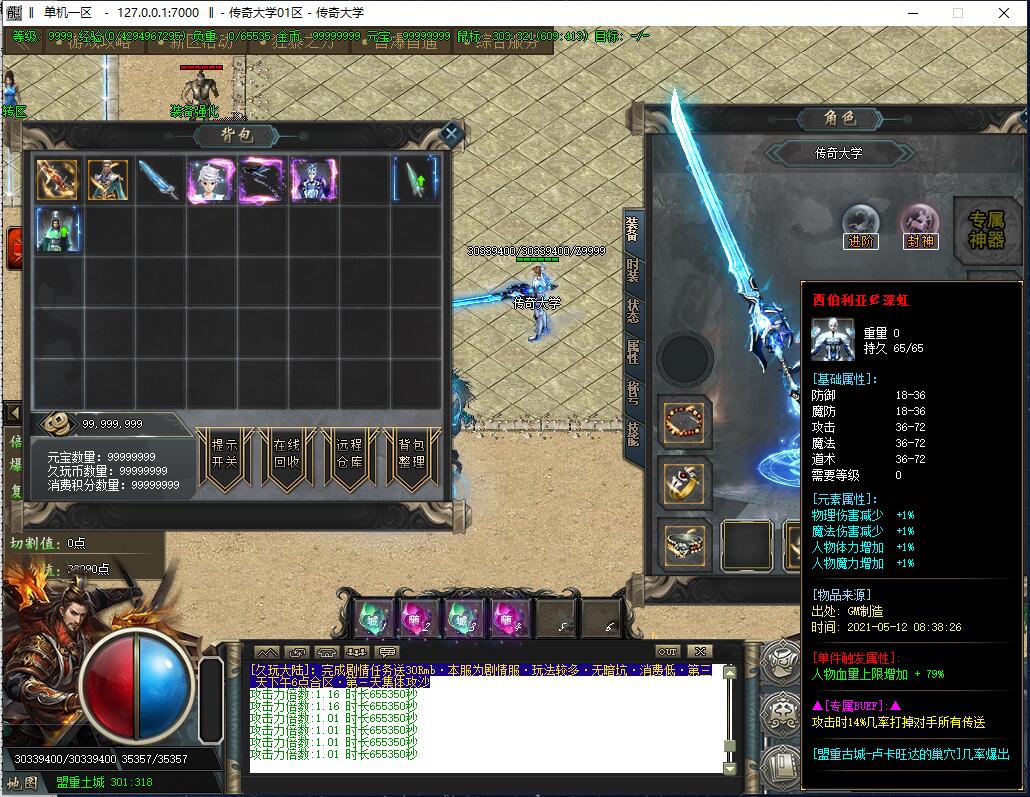
Task: Switch to the 时装 costume tab
Action: pyautogui.click(x=633, y=268)
